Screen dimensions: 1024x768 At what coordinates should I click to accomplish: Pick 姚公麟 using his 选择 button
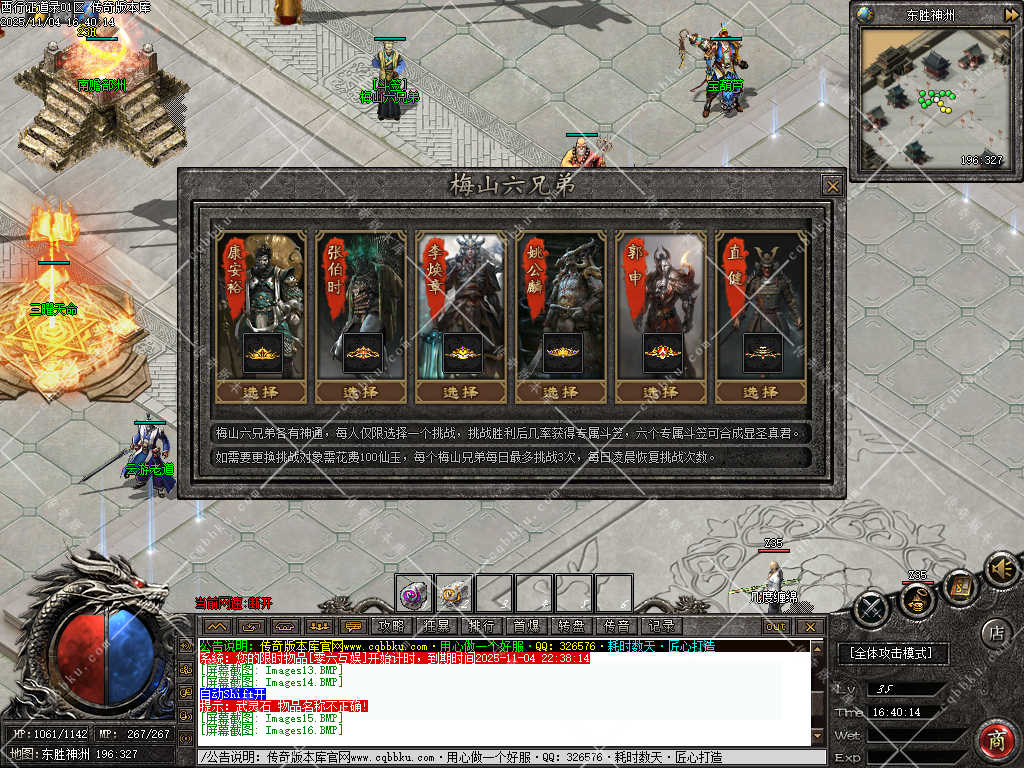point(560,392)
